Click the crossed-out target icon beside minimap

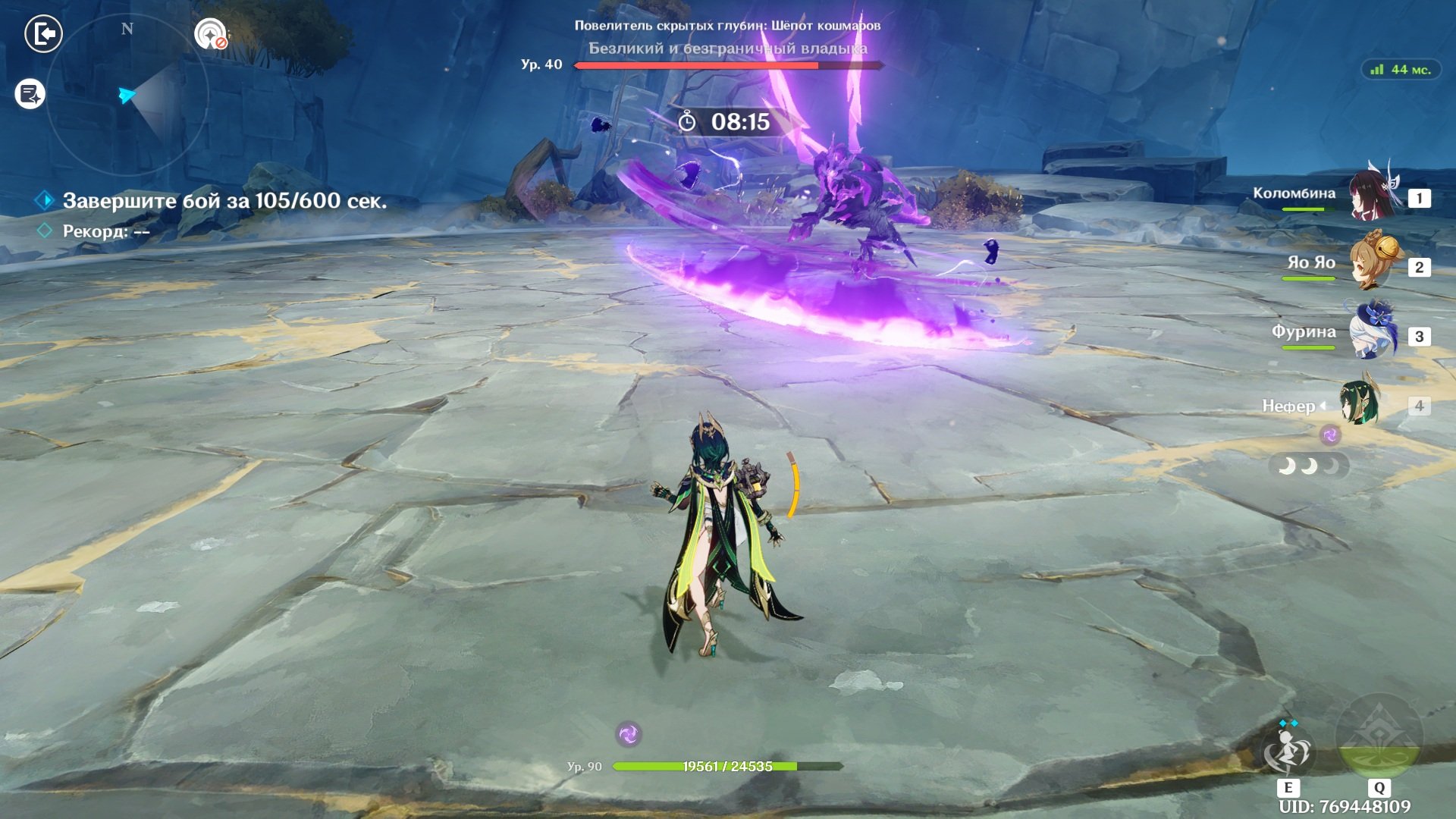click(211, 34)
